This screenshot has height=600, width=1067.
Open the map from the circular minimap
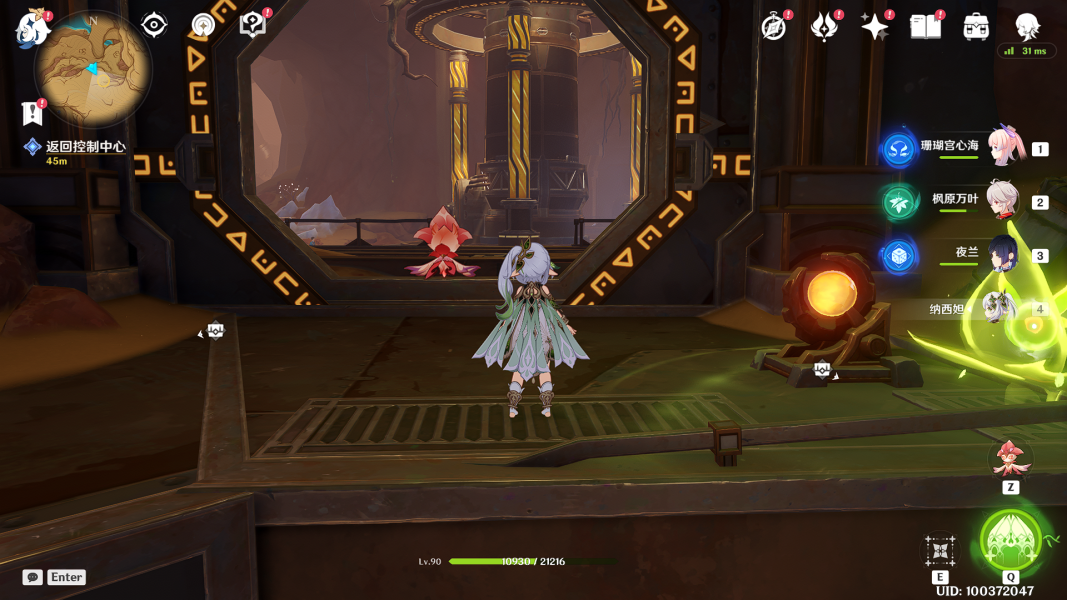click(93, 68)
